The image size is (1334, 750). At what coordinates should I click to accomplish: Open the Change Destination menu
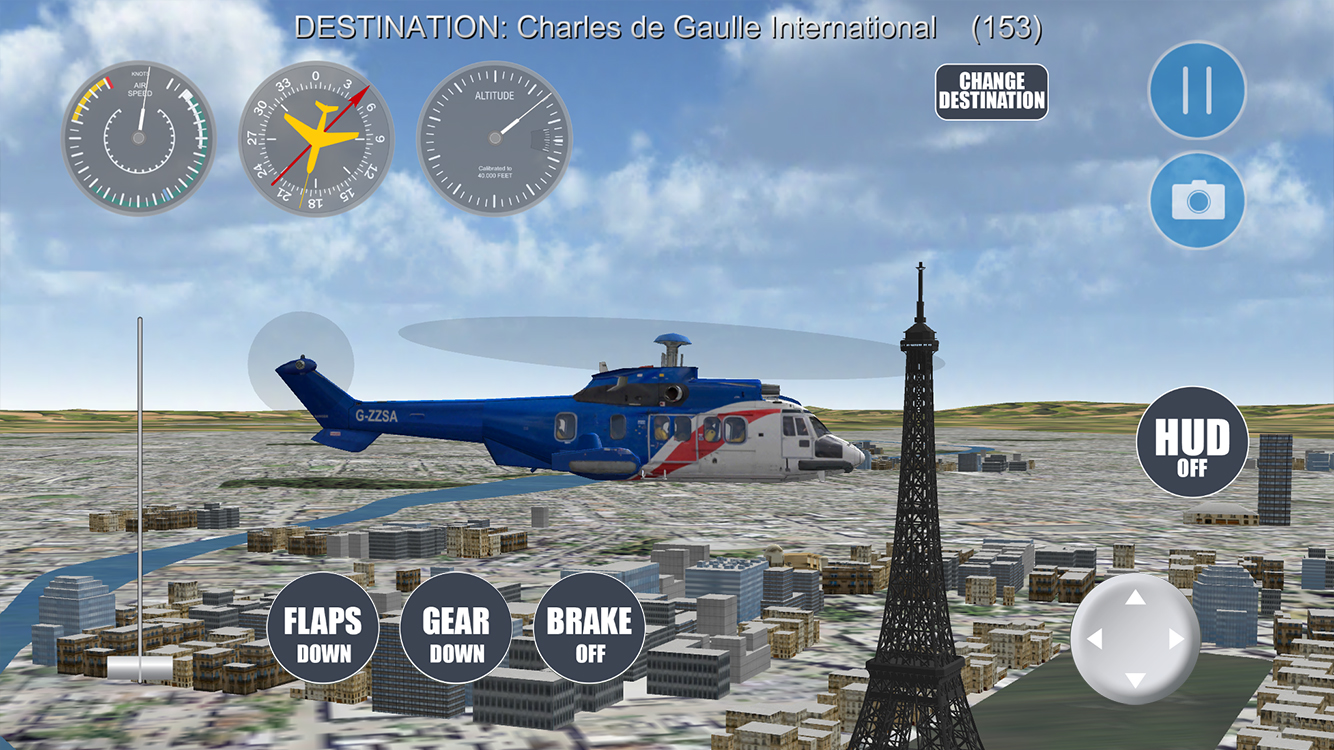pyautogui.click(x=991, y=92)
